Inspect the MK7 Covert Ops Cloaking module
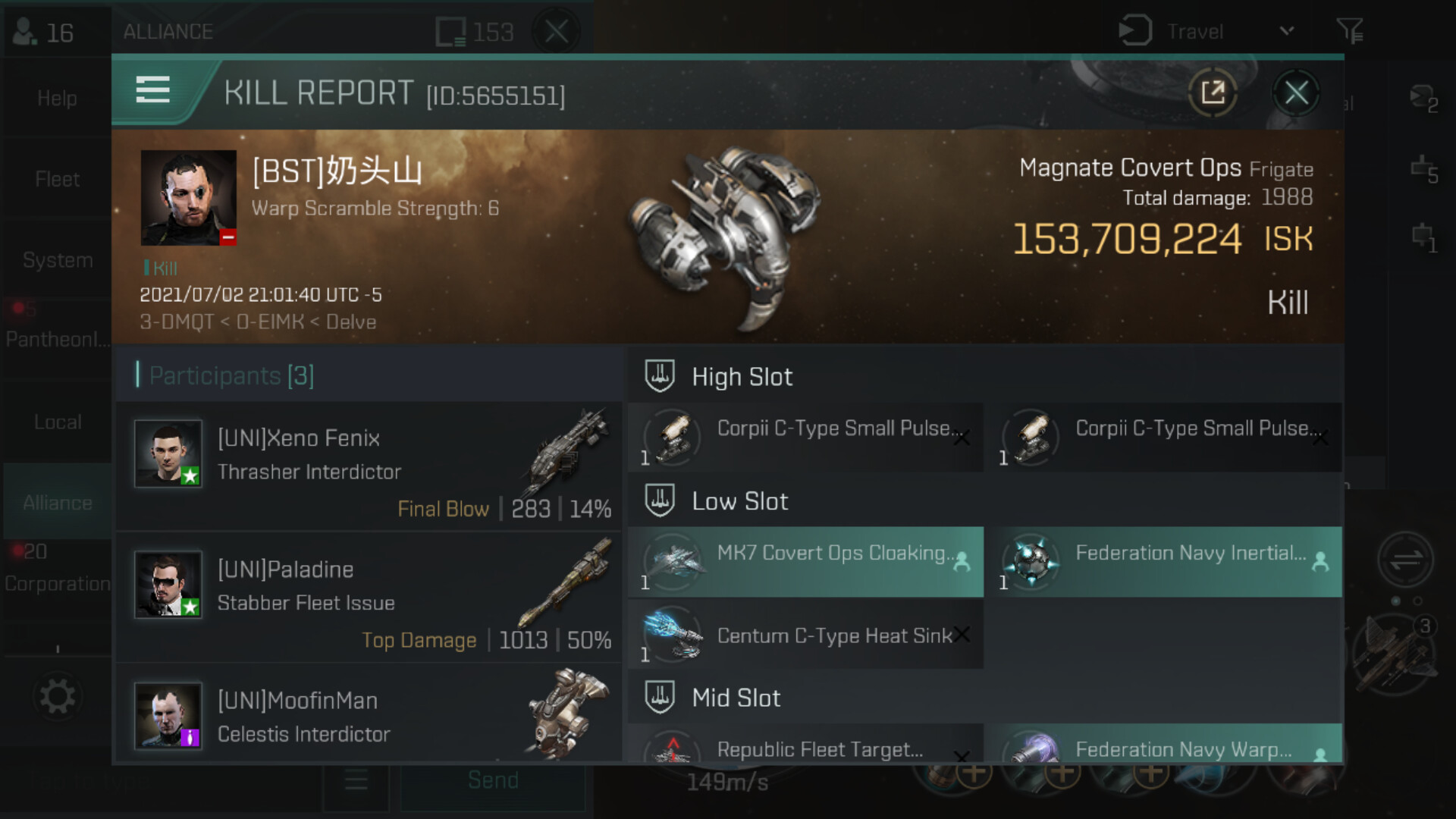 (806, 562)
